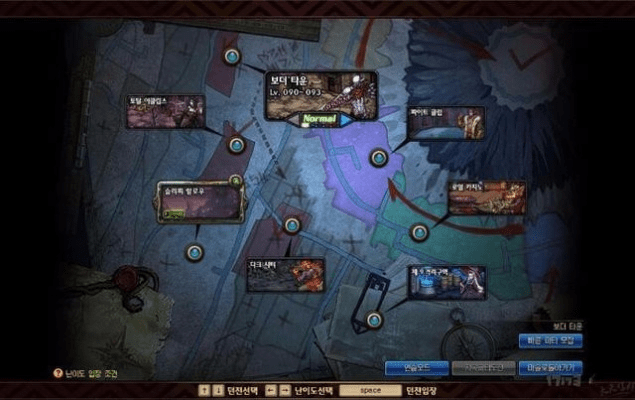
Task: Choose the 토탈 이클립스 dungeon tile
Action: coord(165,112)
